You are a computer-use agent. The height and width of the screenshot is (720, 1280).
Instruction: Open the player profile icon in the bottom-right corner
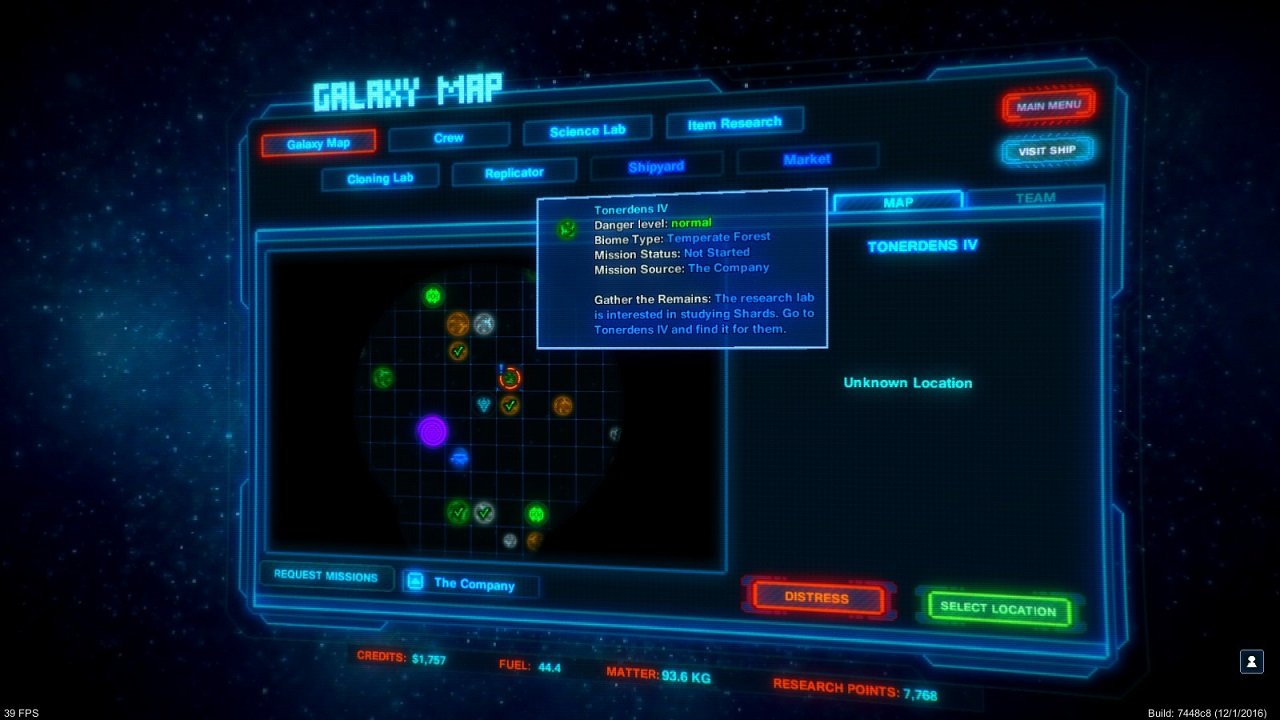pos(1251,661)
